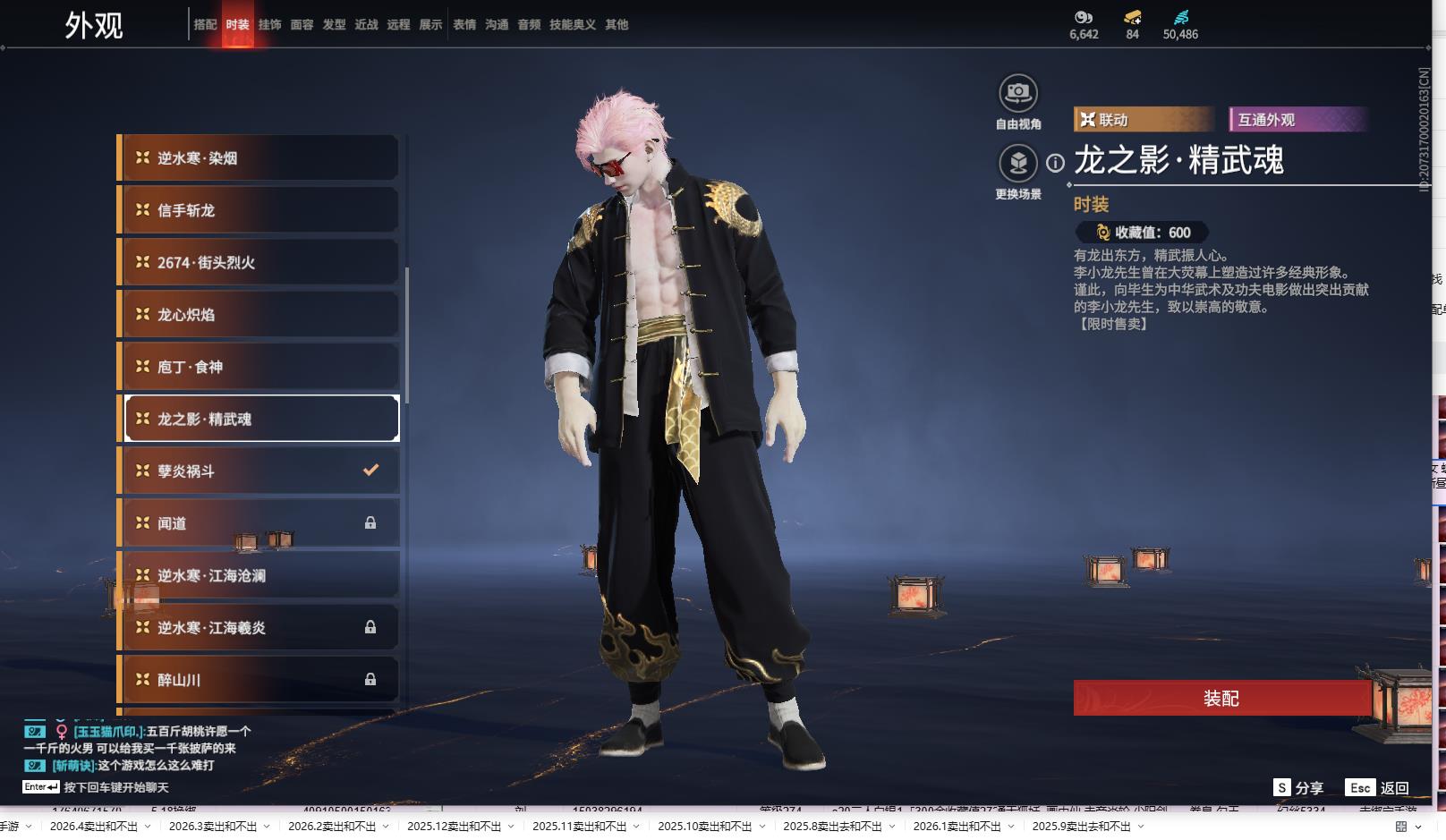Screen dimensions: 1446x840
Task: Open the 挂饰 accessories tab
Action: click(269, 25)
